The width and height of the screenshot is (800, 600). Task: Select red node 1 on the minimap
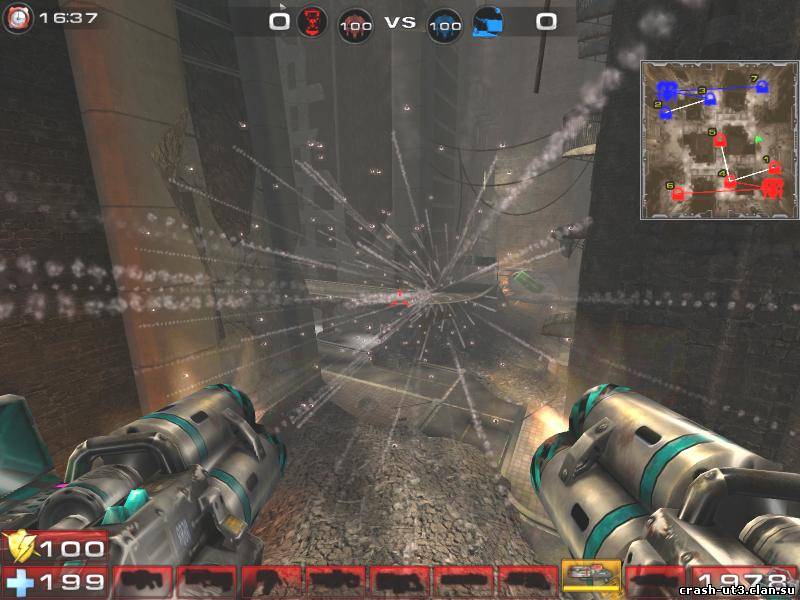774,166
